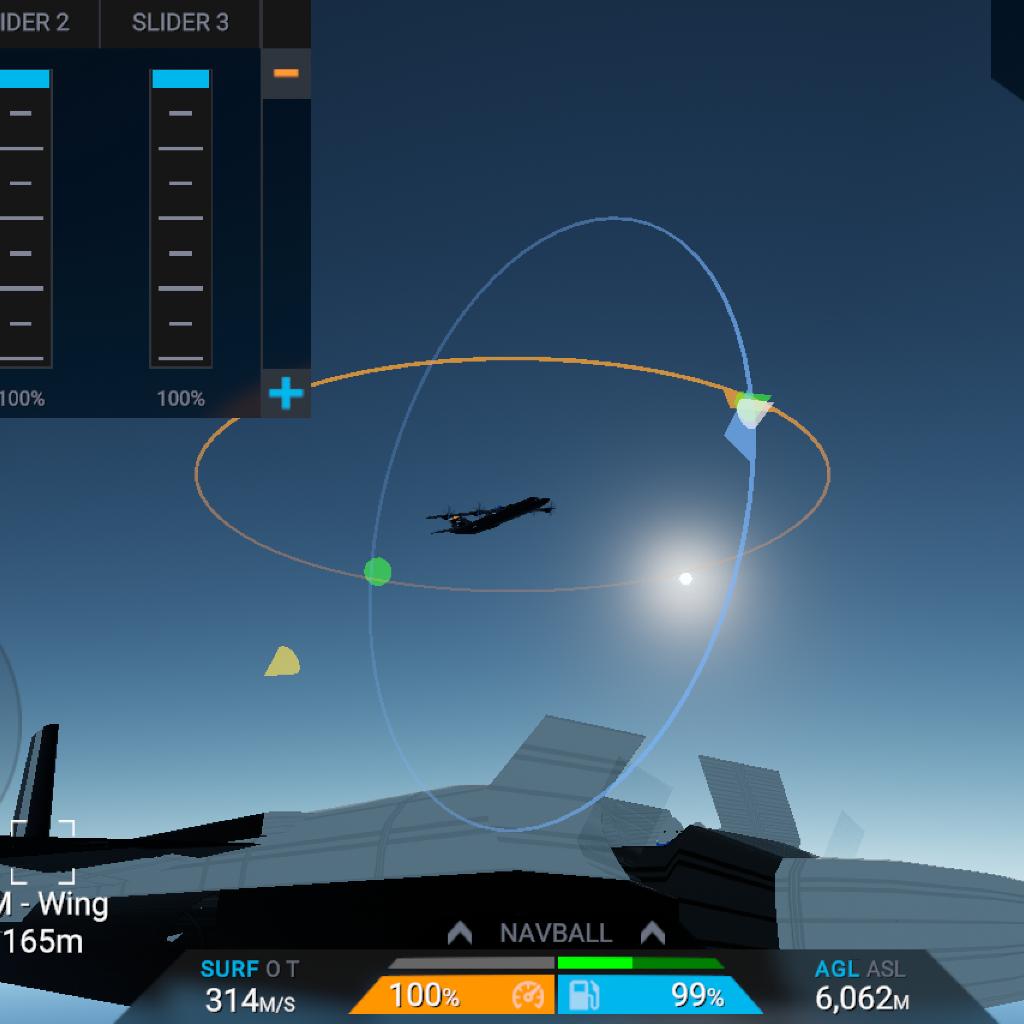Image resolution: width=1024 pixels, height=1024 pixels.
Task: Select AGL altitude mode
Action: 837,969
